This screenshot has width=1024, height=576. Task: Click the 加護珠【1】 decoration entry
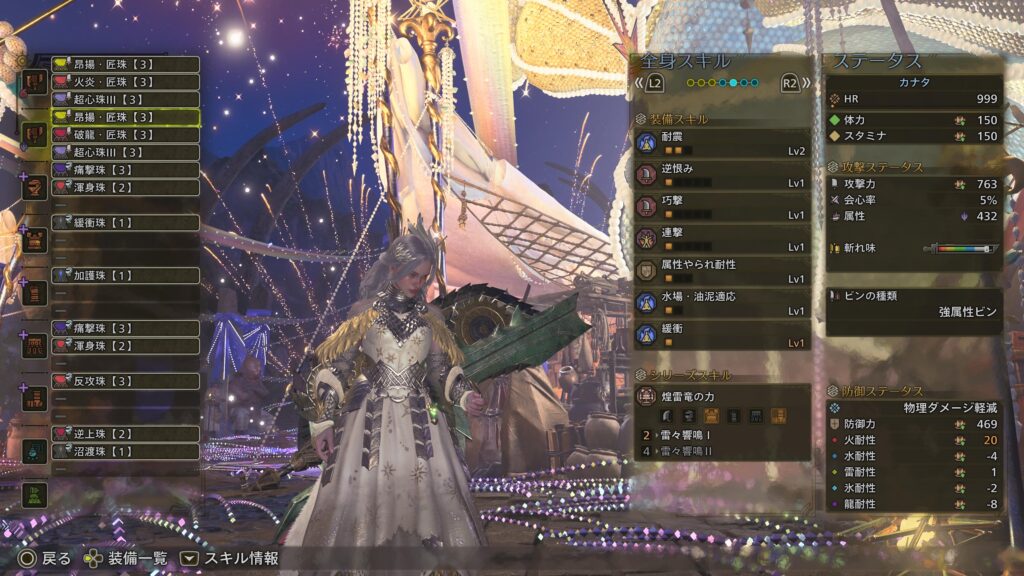124,275
